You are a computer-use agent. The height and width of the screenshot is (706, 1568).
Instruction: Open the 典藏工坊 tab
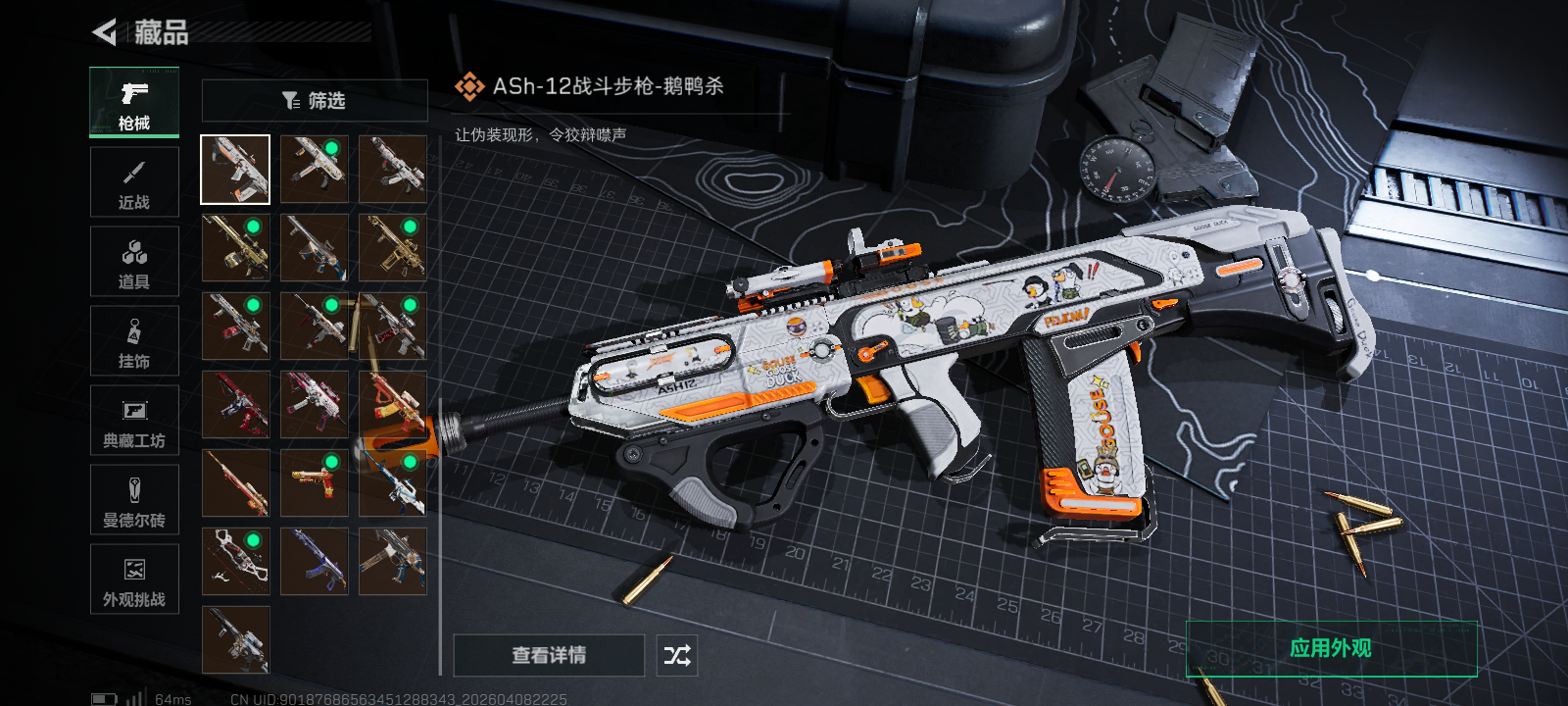pyautogui.click(x=134, y=421)
